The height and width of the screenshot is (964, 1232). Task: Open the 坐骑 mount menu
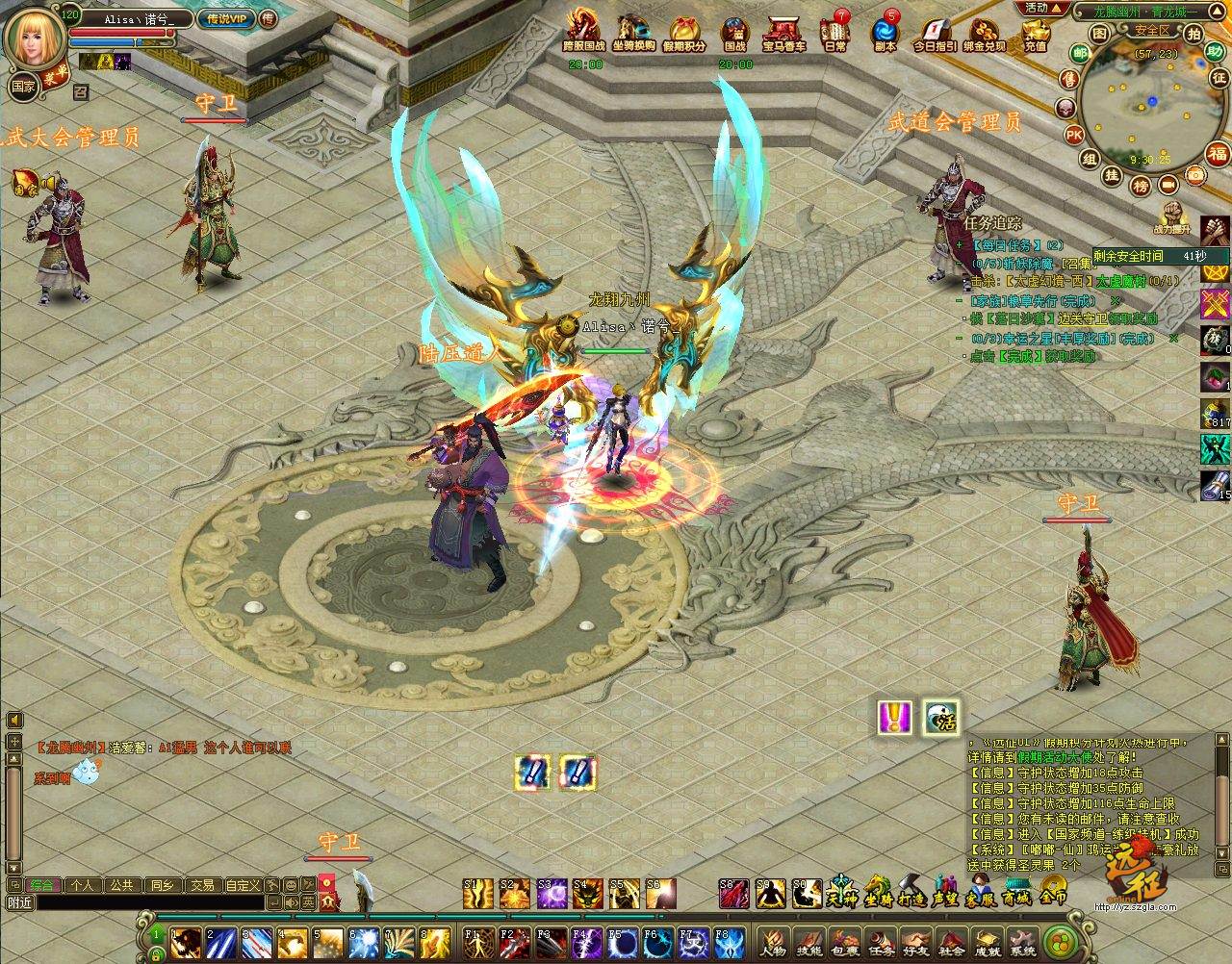pyautogui.click(x=877, y=894)
